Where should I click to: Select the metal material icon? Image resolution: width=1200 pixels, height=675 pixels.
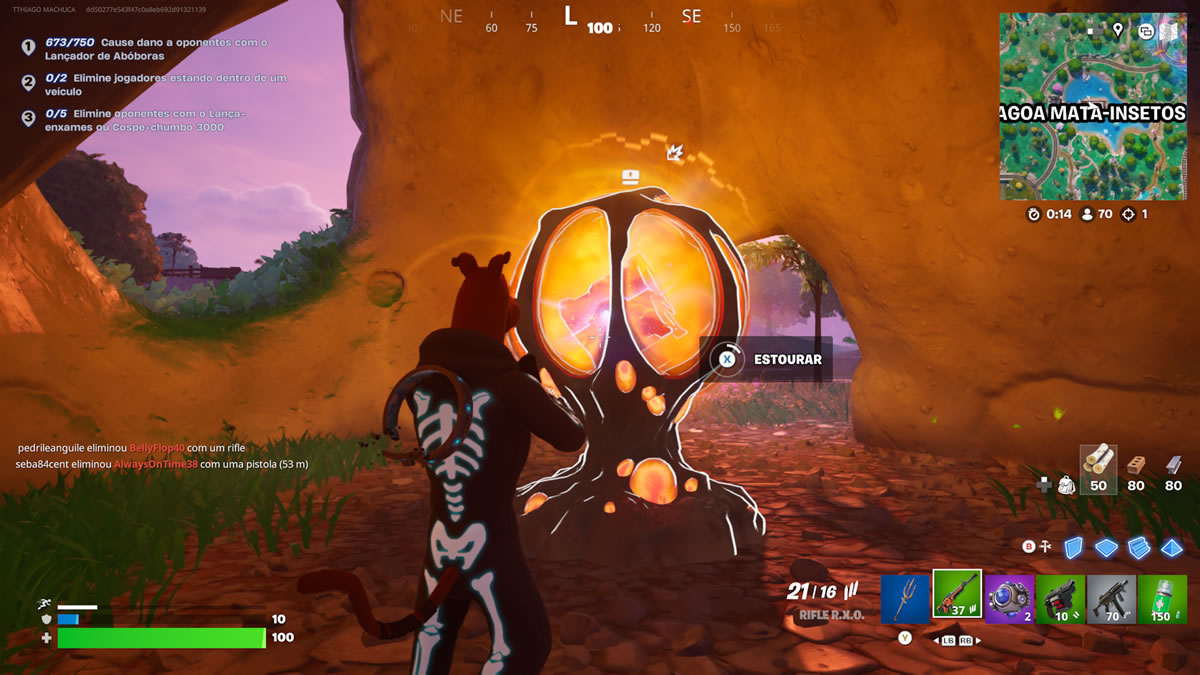pyautogui.click(x=1173, y=465)
